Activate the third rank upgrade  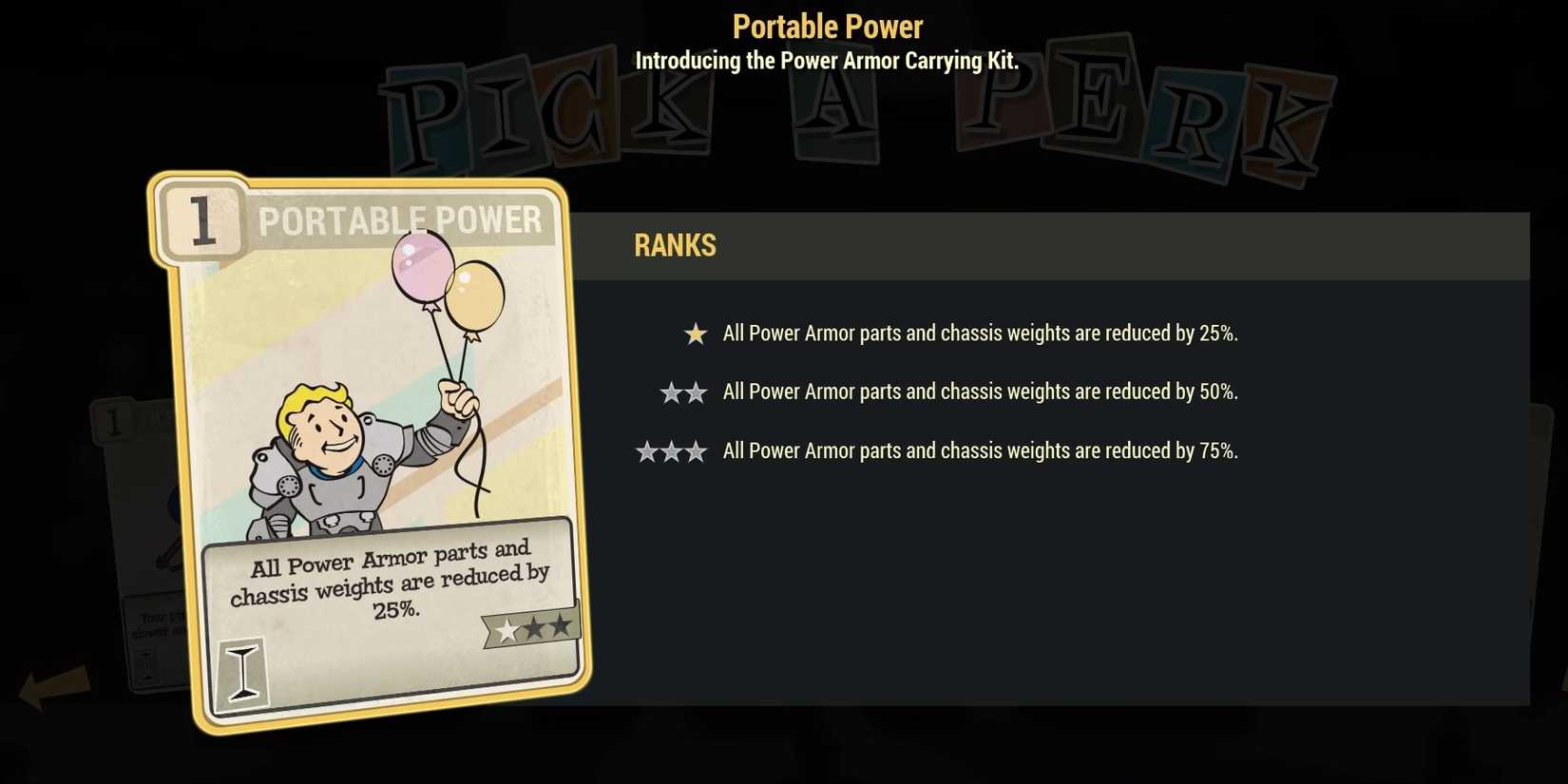coord(981,450)
